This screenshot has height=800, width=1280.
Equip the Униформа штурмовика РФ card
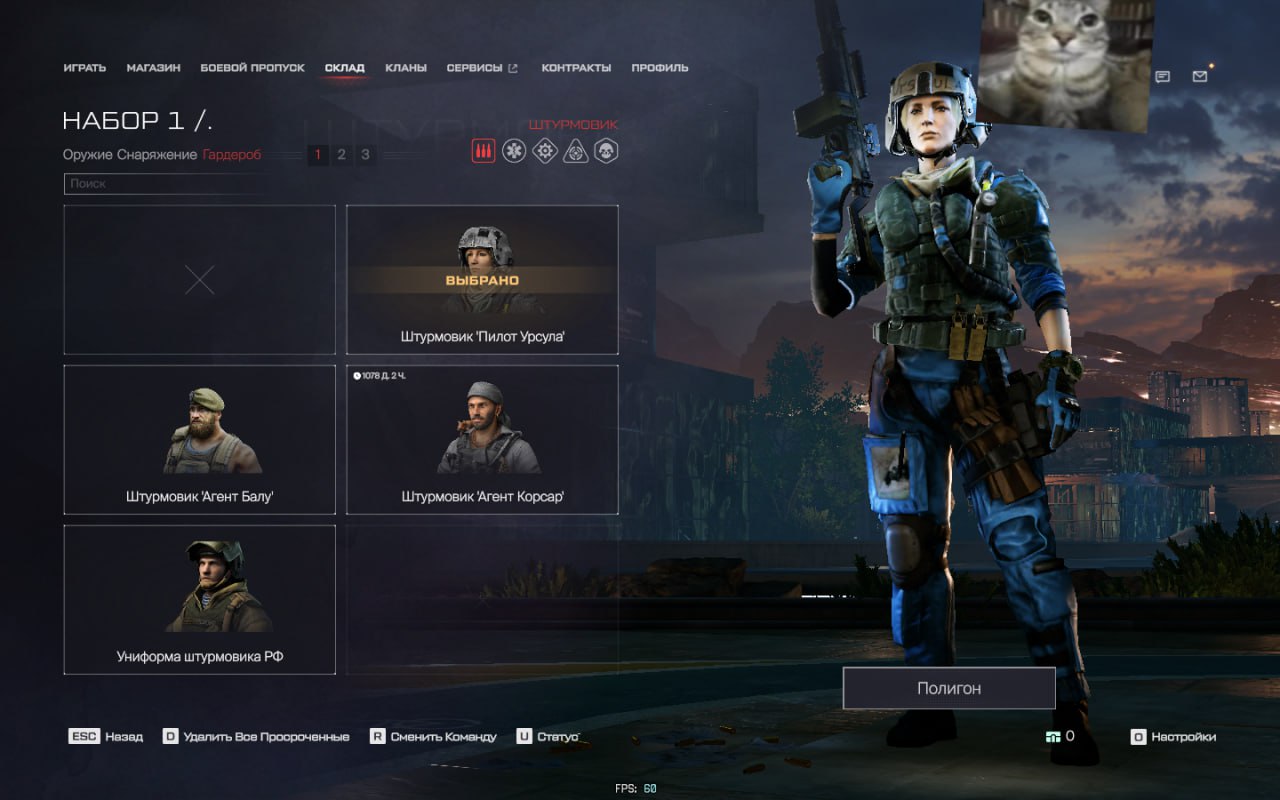(x=199, y=599)
